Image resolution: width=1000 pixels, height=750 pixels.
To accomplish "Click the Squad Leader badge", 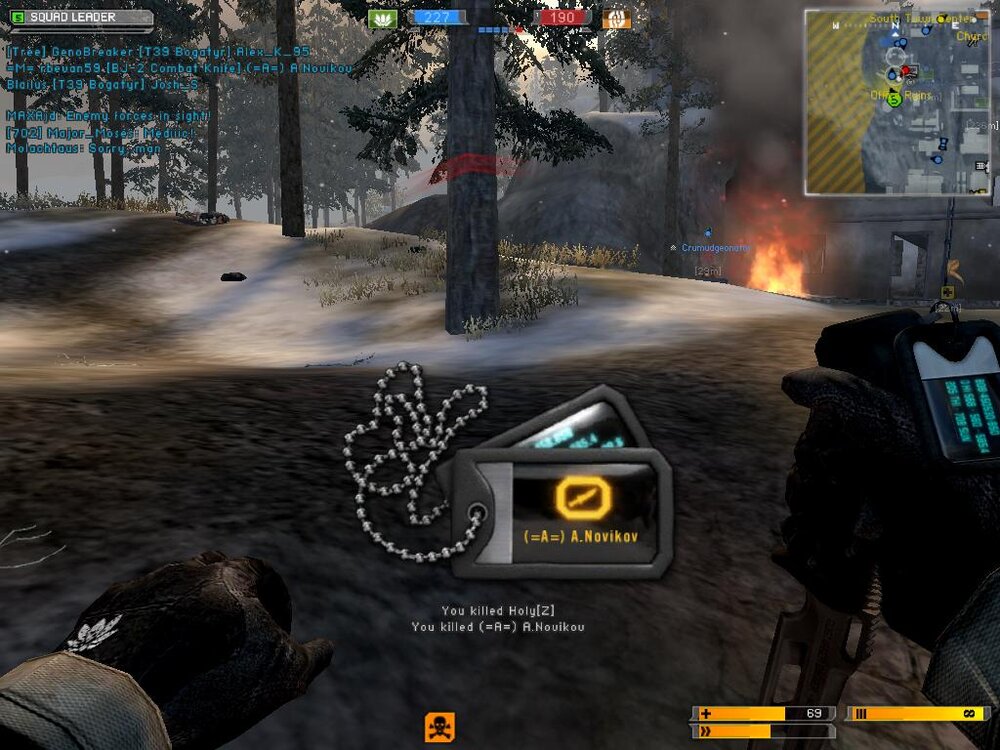I will [80, 18].
